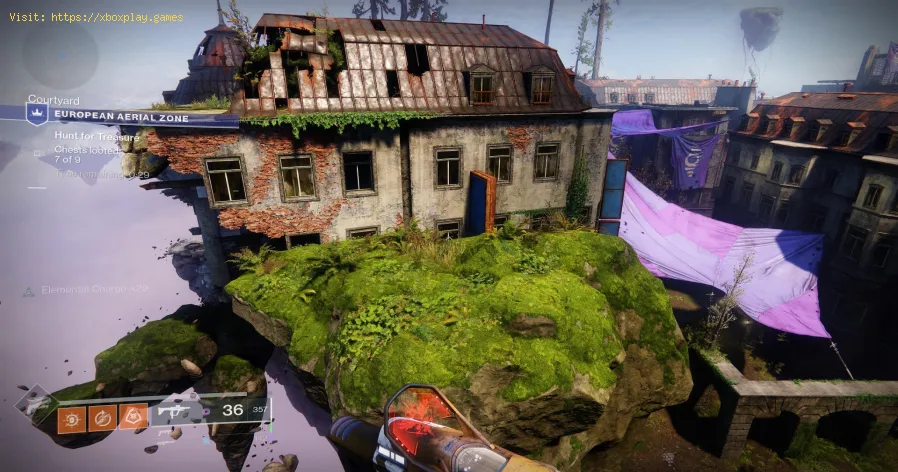Select the European Aerial Zone crown emblem

click(x=38, y=116)
